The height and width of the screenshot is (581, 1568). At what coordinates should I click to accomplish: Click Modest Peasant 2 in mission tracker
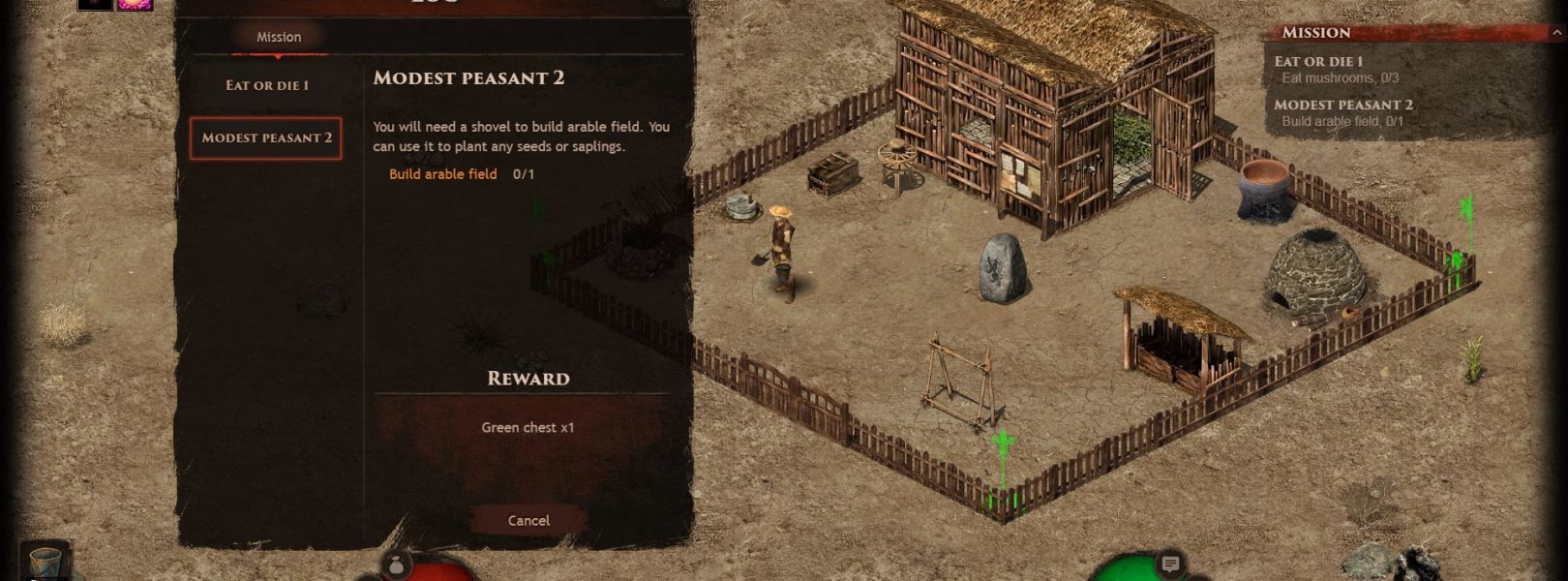point(1342,105)
